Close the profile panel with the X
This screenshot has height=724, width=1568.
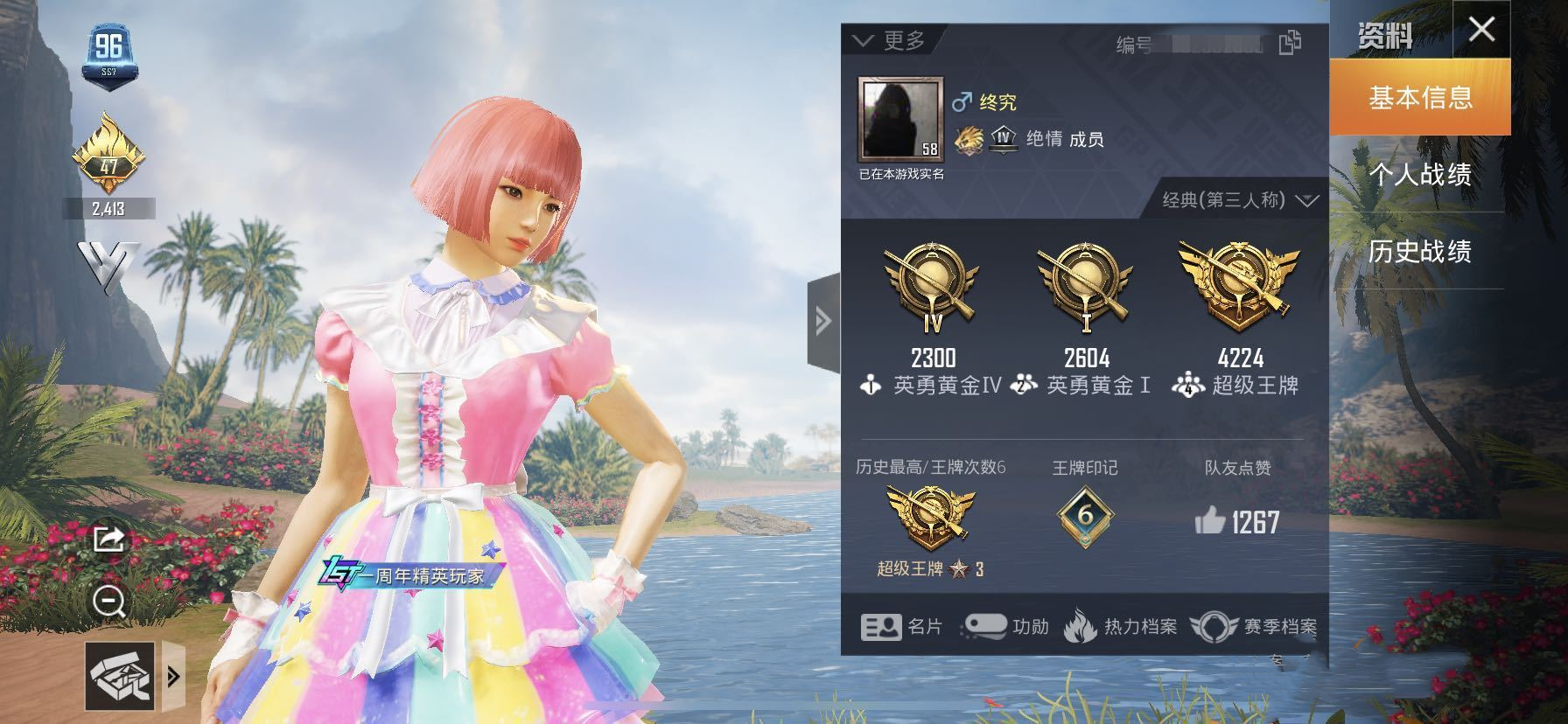coord(1481,30)
